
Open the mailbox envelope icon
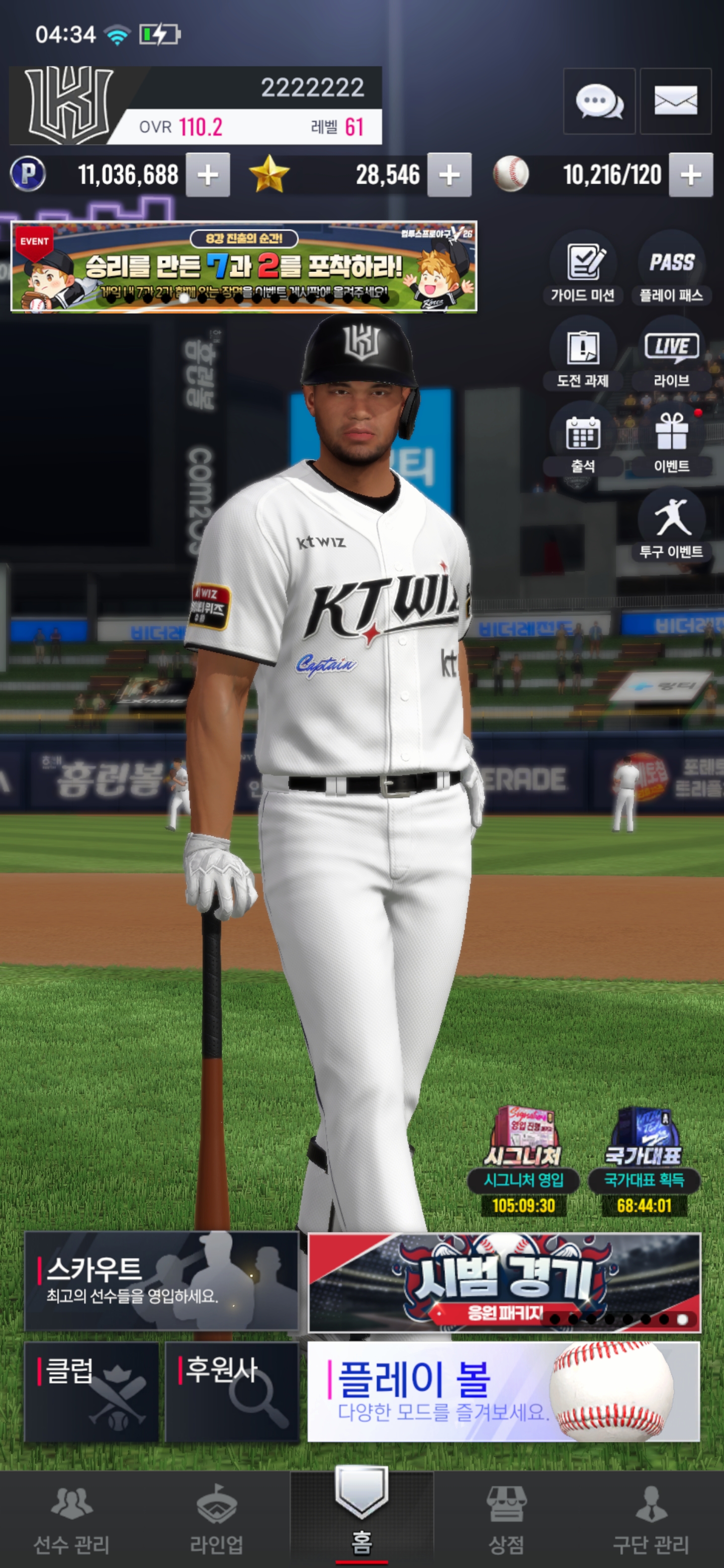click(675, 101)
